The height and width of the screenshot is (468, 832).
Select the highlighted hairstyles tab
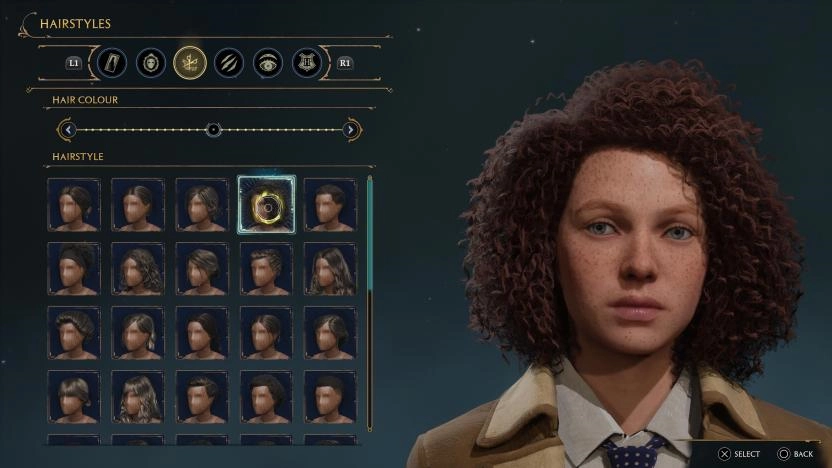190,63
